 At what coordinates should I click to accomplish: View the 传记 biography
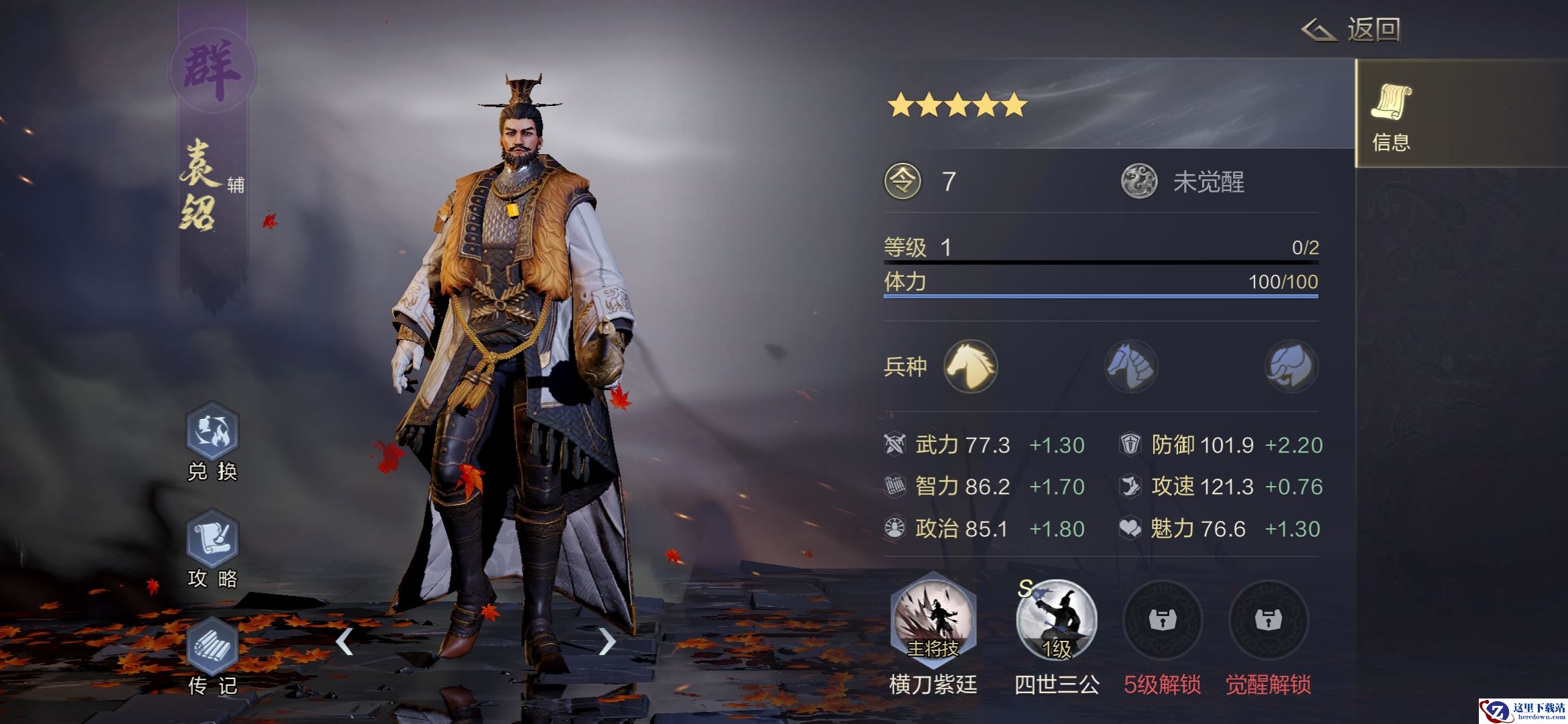212,647
